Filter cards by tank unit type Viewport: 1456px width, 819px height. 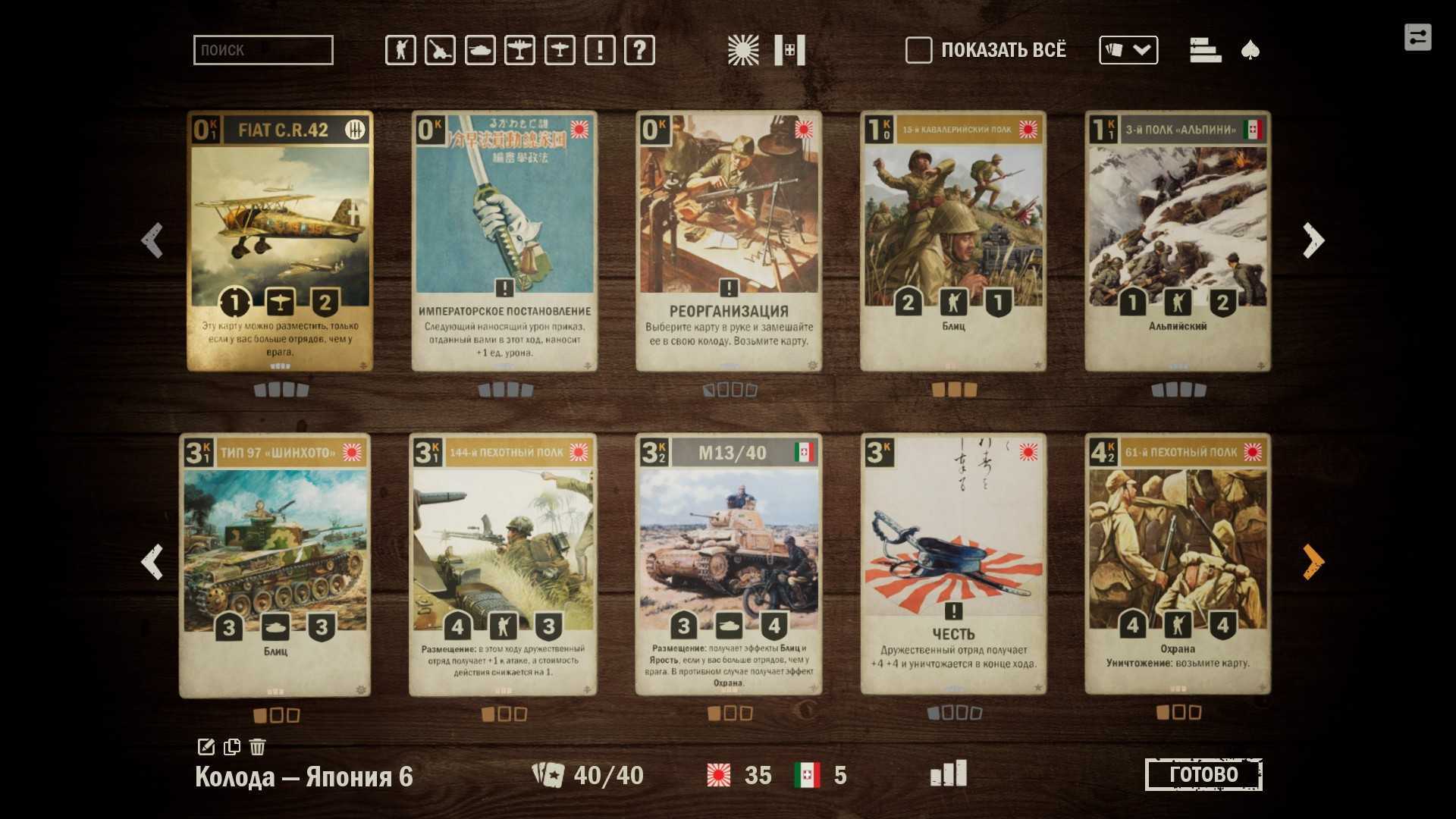tap(480, 51)
